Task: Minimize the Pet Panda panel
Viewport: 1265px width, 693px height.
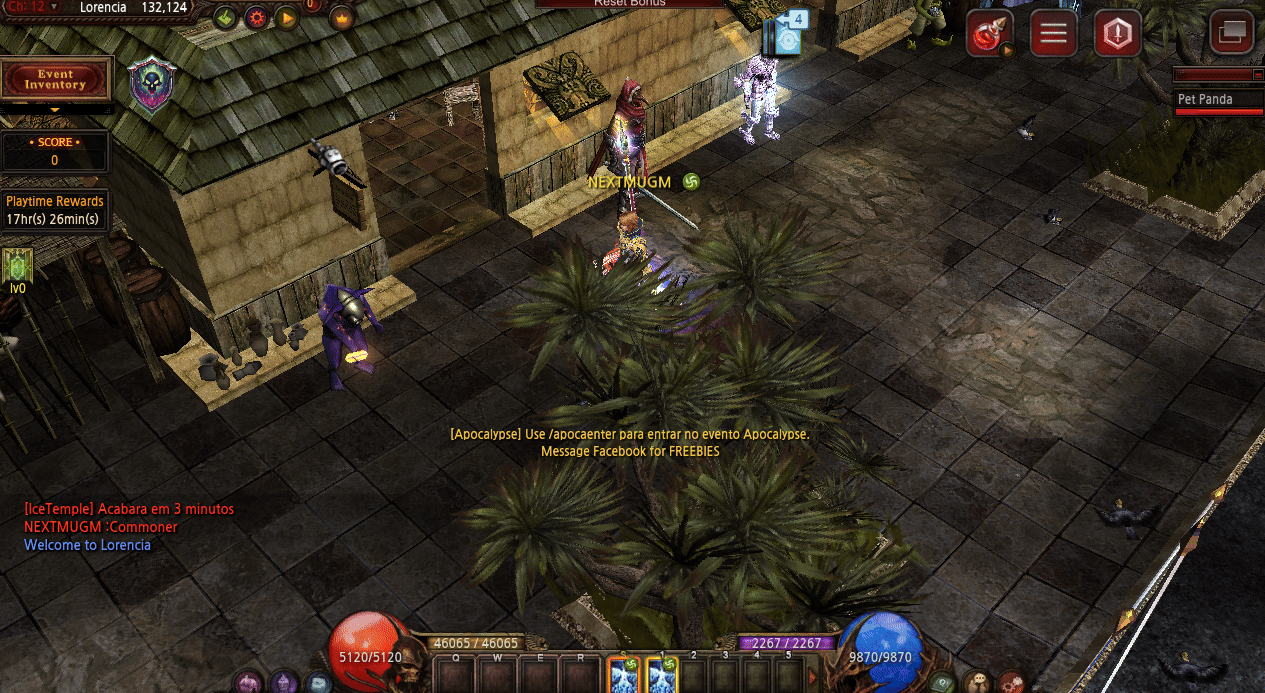Action: 1258,74
